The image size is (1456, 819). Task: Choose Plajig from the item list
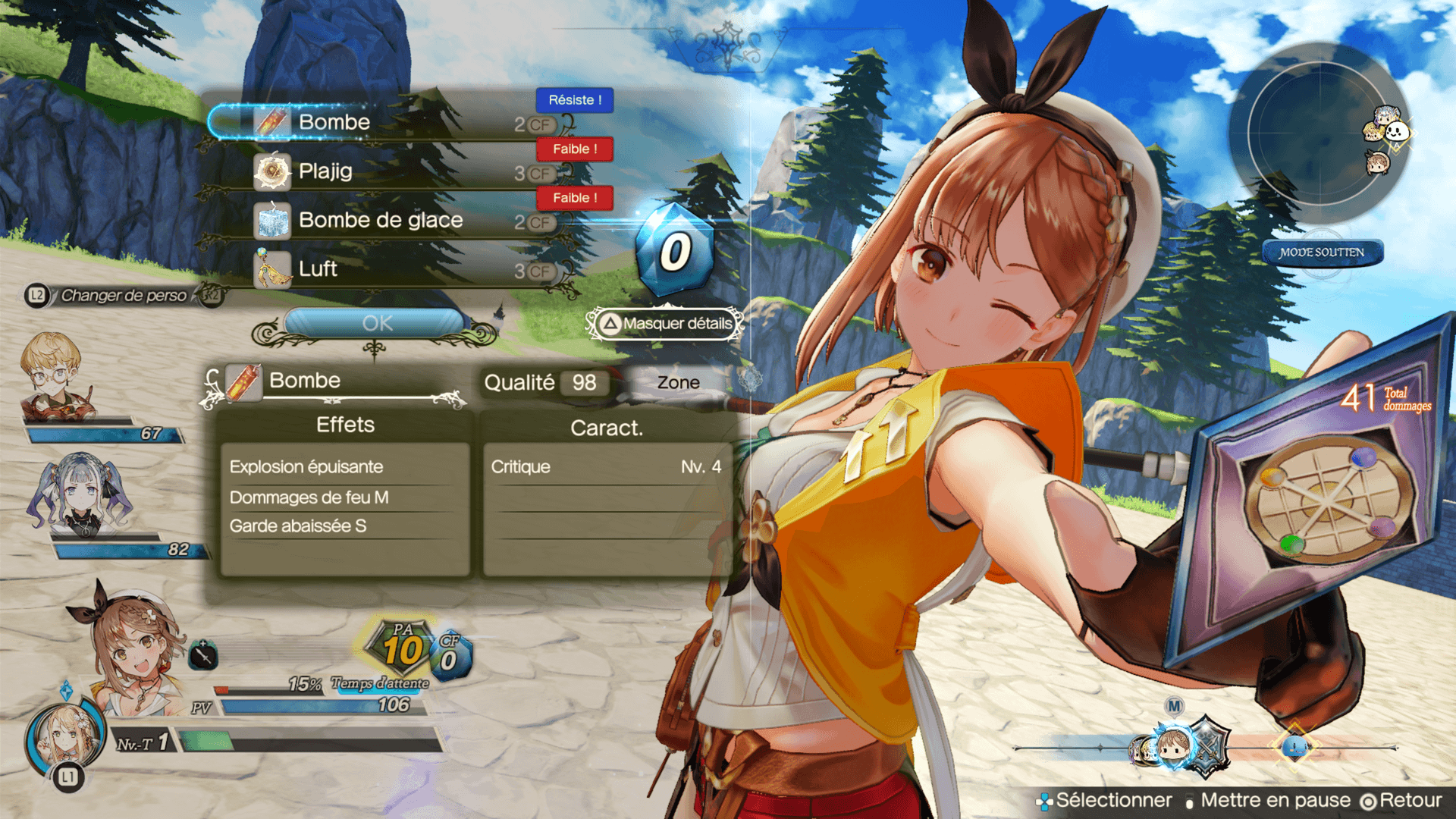[326, 171]
